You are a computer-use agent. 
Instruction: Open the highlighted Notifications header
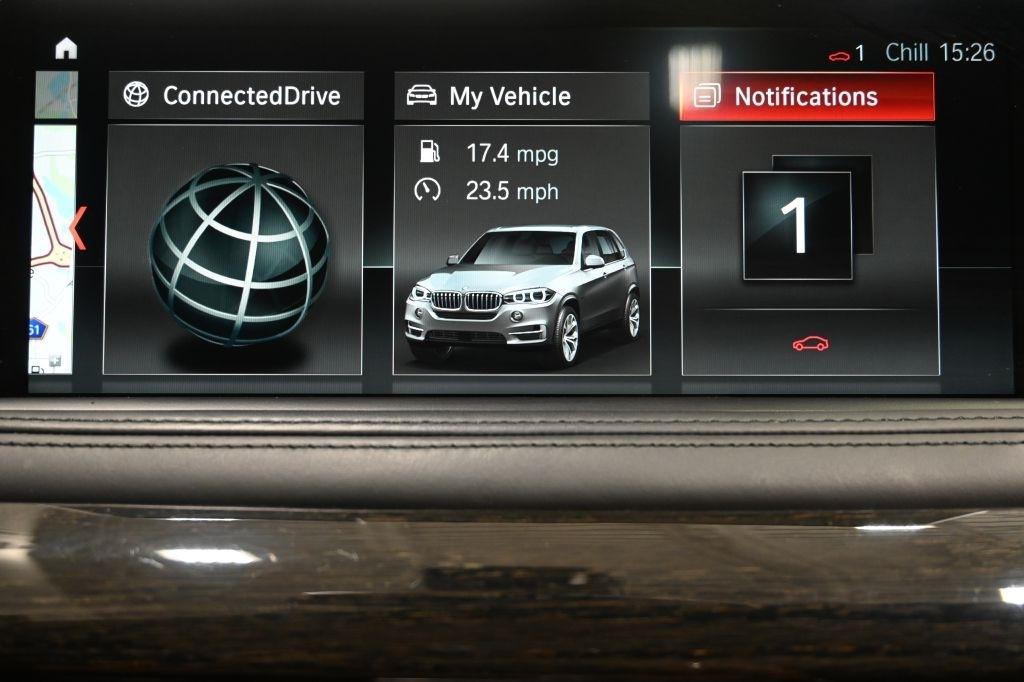pyautogui.click(x=807, y=96)
